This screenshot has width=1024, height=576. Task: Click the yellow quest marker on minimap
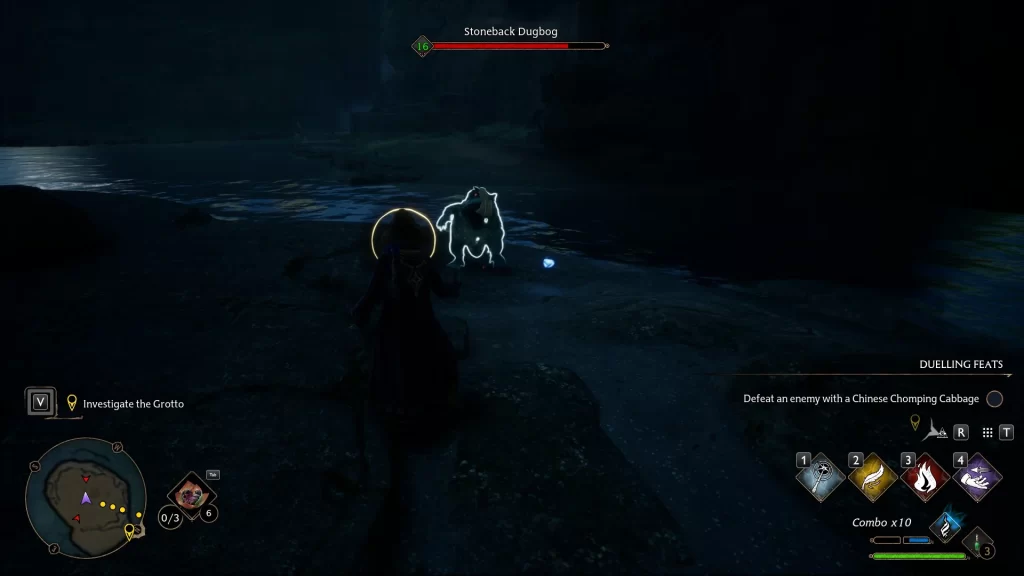(x=128, y=532)
